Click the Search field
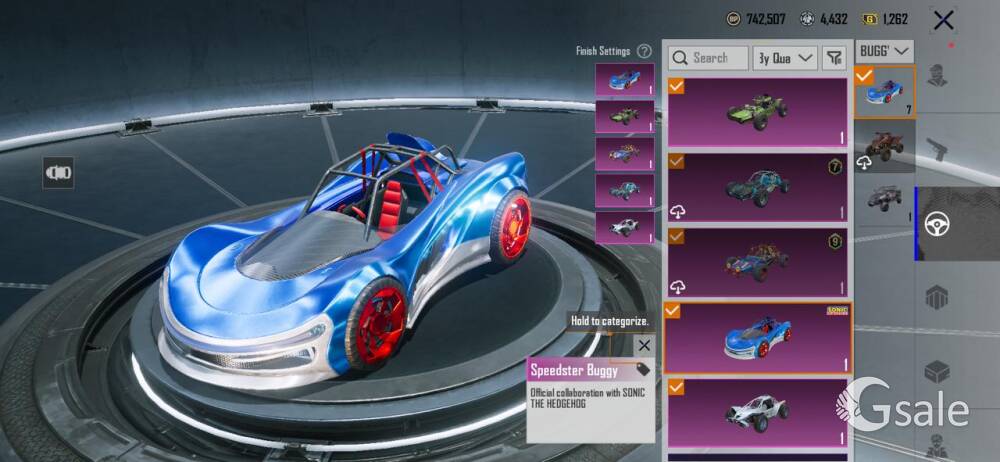This screenshot has width=1000, height=462. [x=708, y=58]
